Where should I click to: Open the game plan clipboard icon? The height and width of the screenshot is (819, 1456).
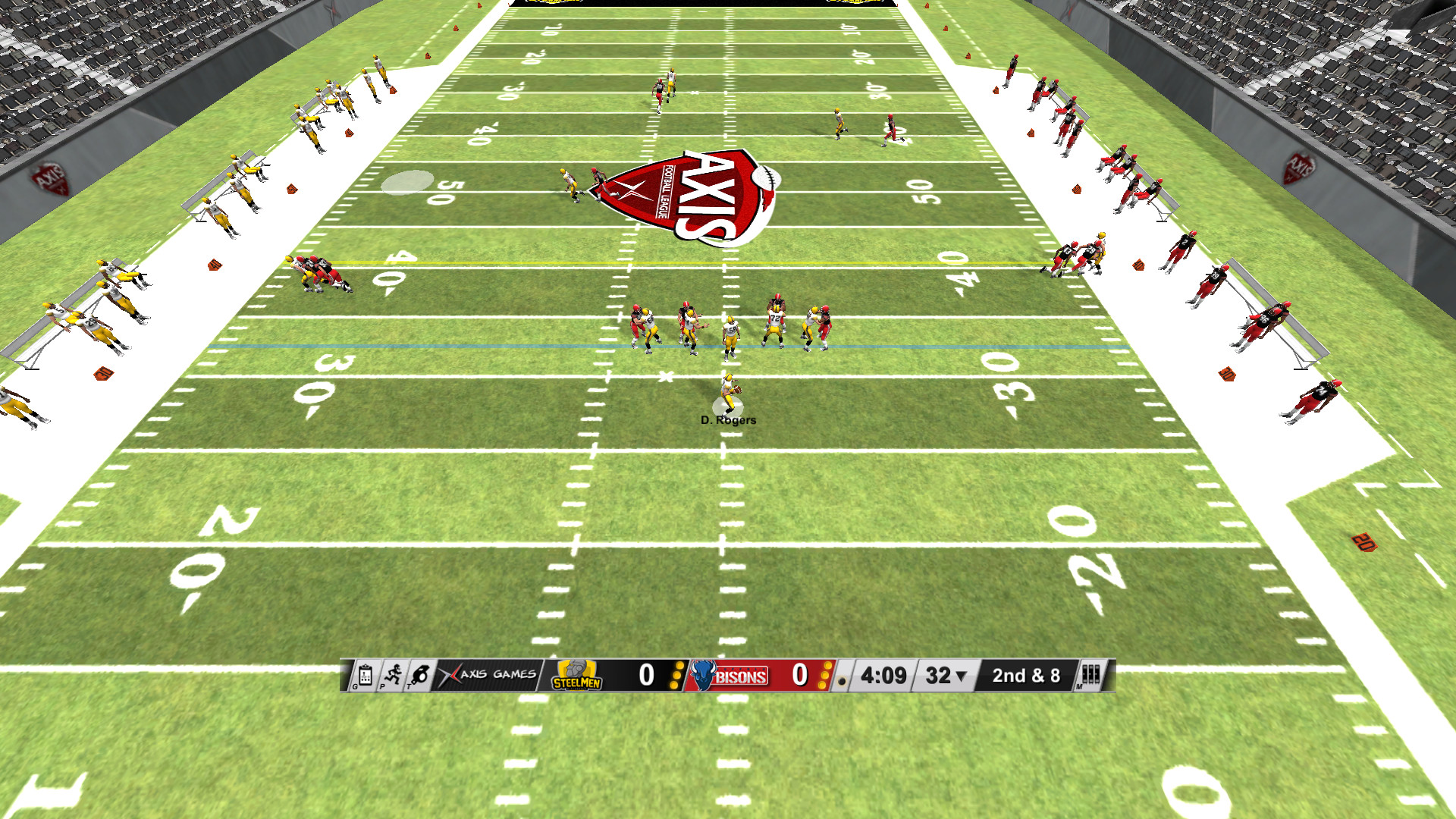[366, 675]
